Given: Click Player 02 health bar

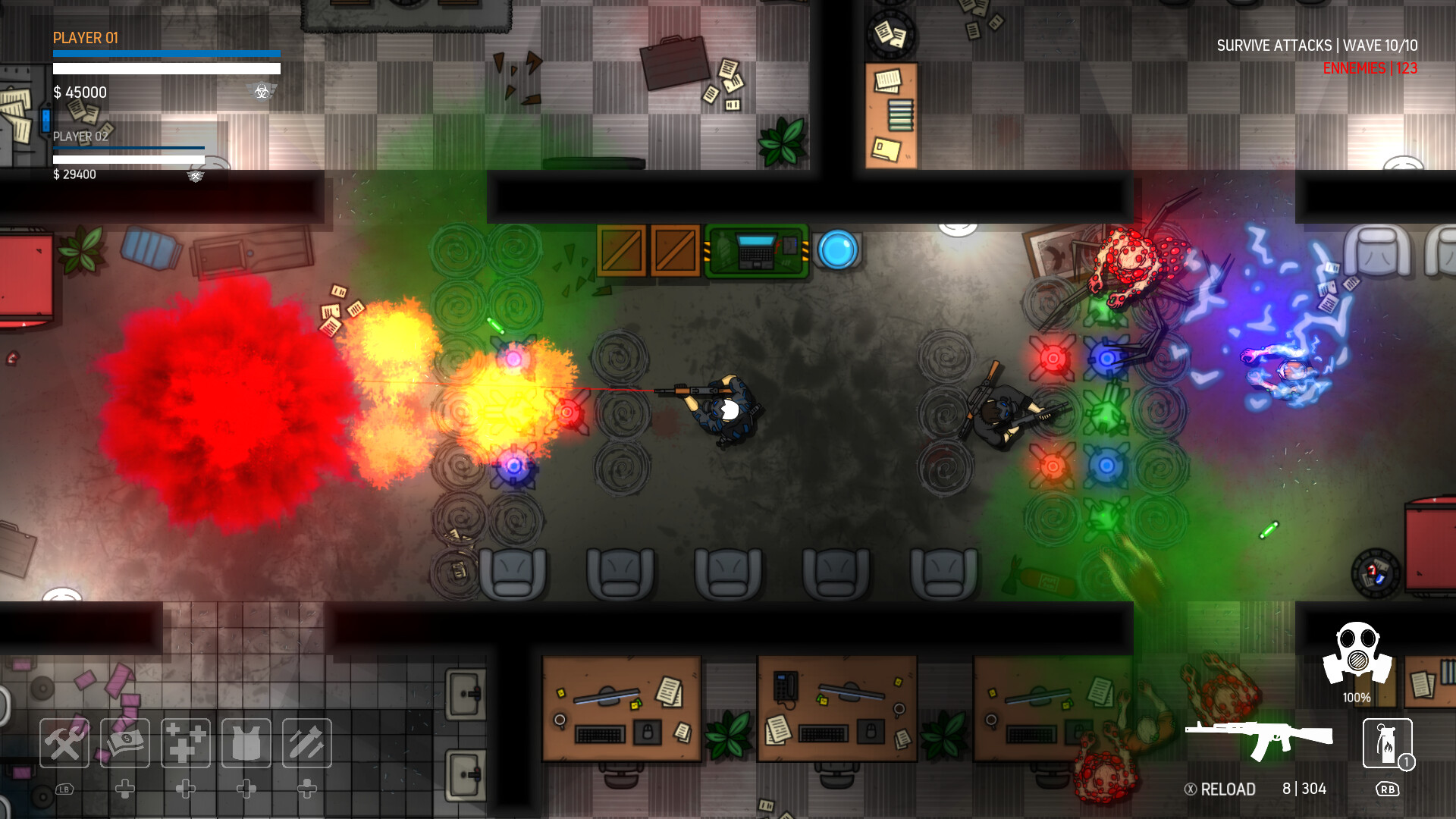Looking at the screenshot, I should [x=127, y=149].
